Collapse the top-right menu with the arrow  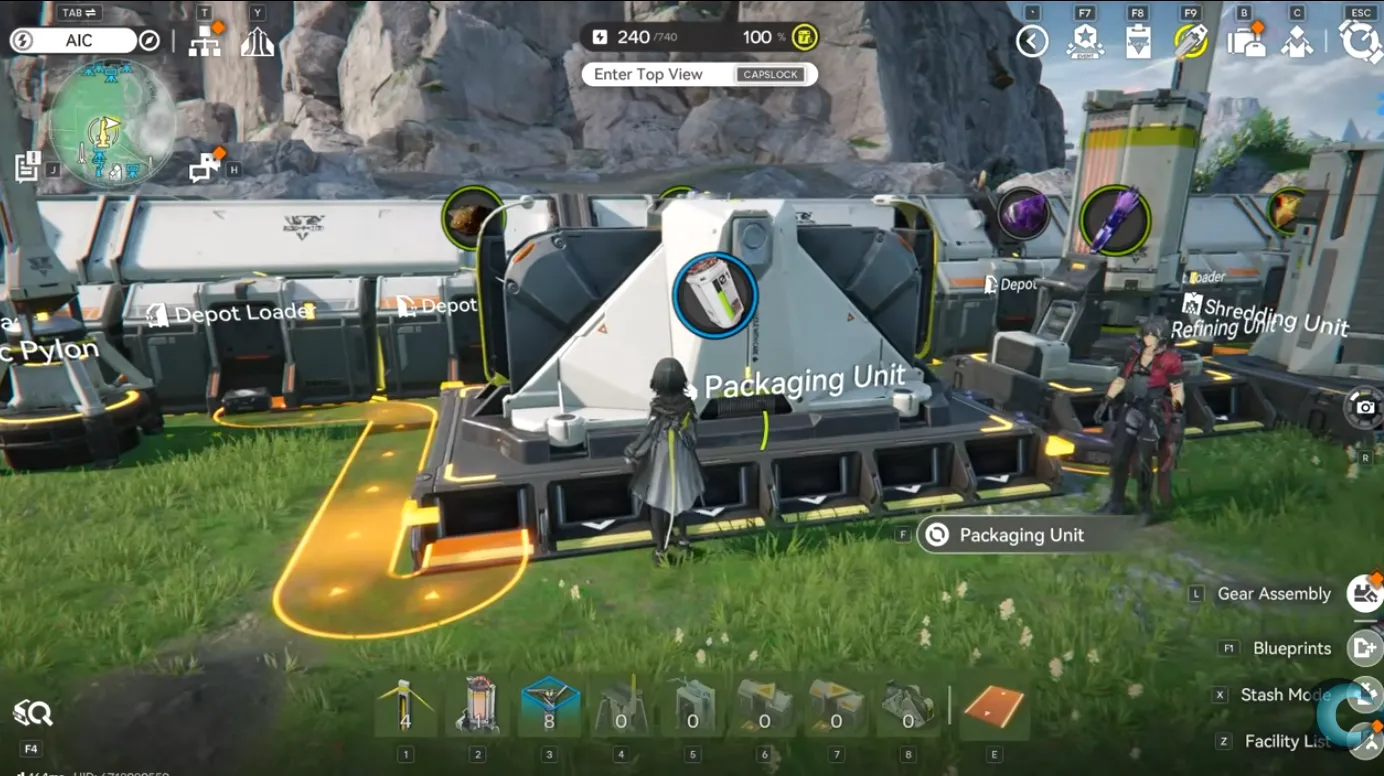pyautogui.click(x=1032, y=41)
